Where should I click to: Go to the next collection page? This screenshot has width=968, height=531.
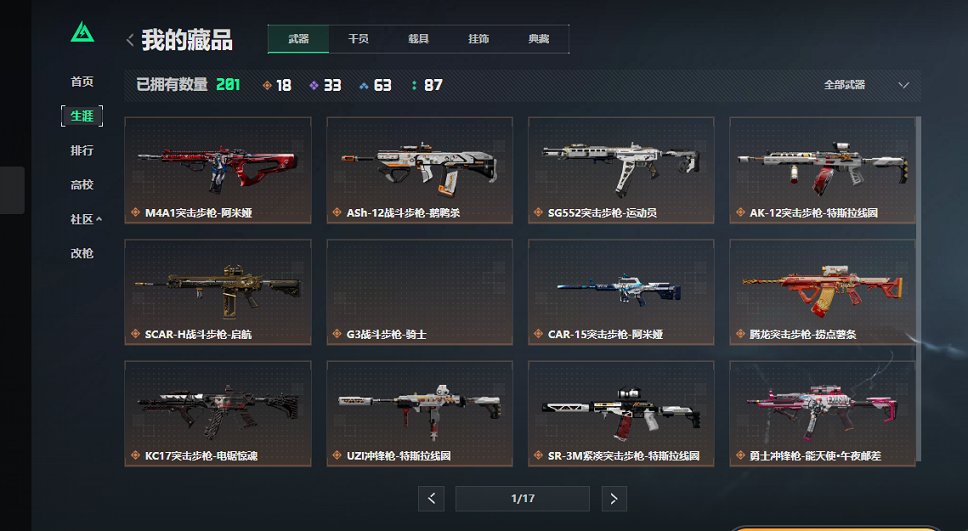point(615,498)
